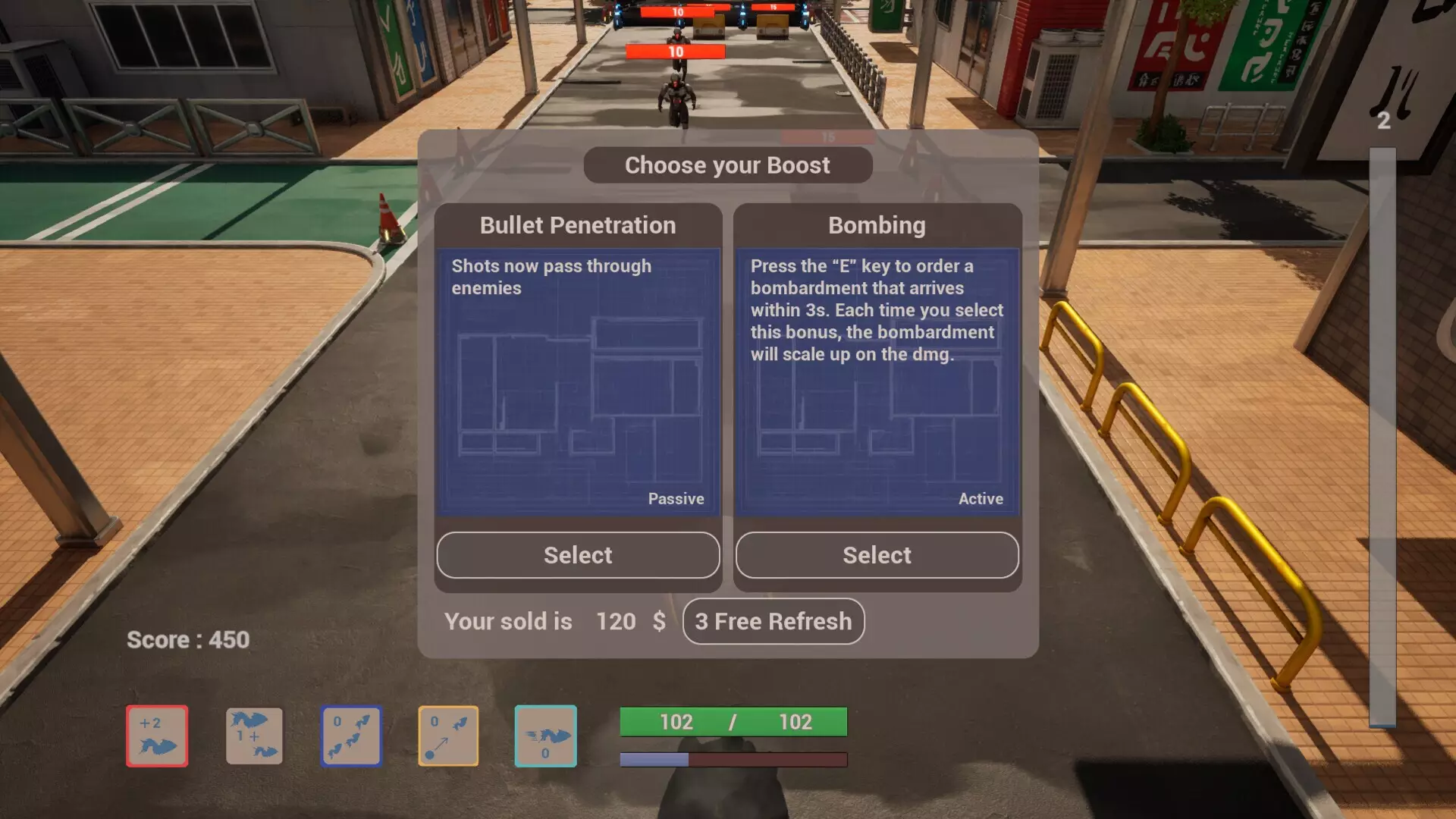Click the wave counter icon showing 2
Image resolution: width=1456 pixels, height=819 pixels.
pos(1385,118)
